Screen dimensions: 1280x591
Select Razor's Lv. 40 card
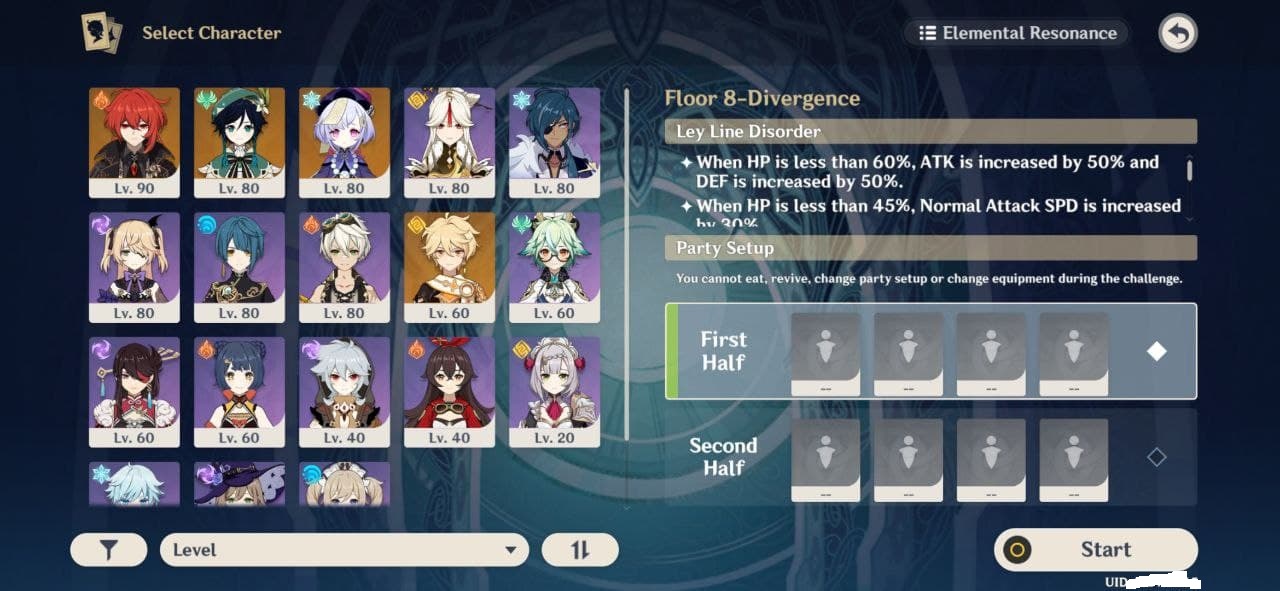344,391
